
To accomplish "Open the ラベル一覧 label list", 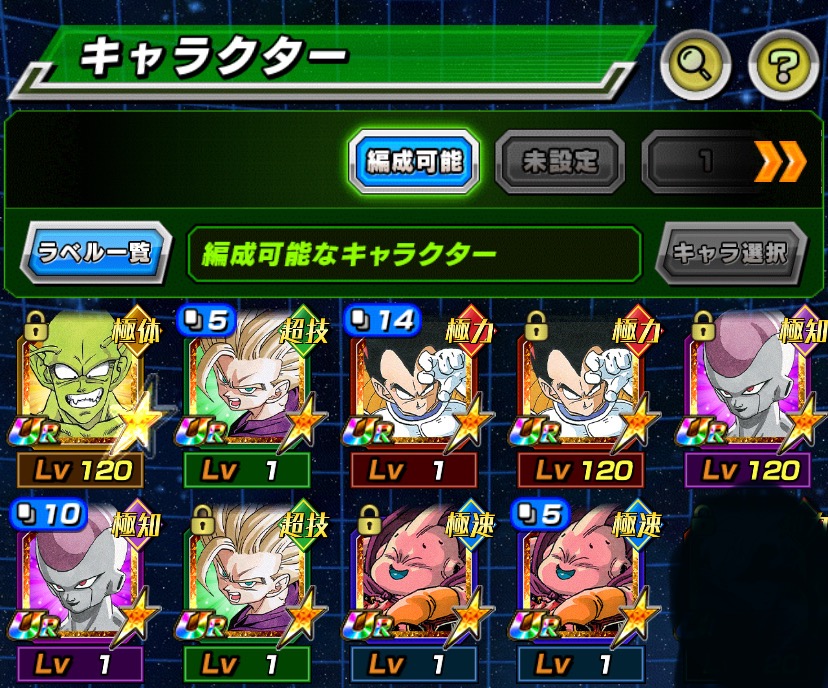I will click(95, 252).
